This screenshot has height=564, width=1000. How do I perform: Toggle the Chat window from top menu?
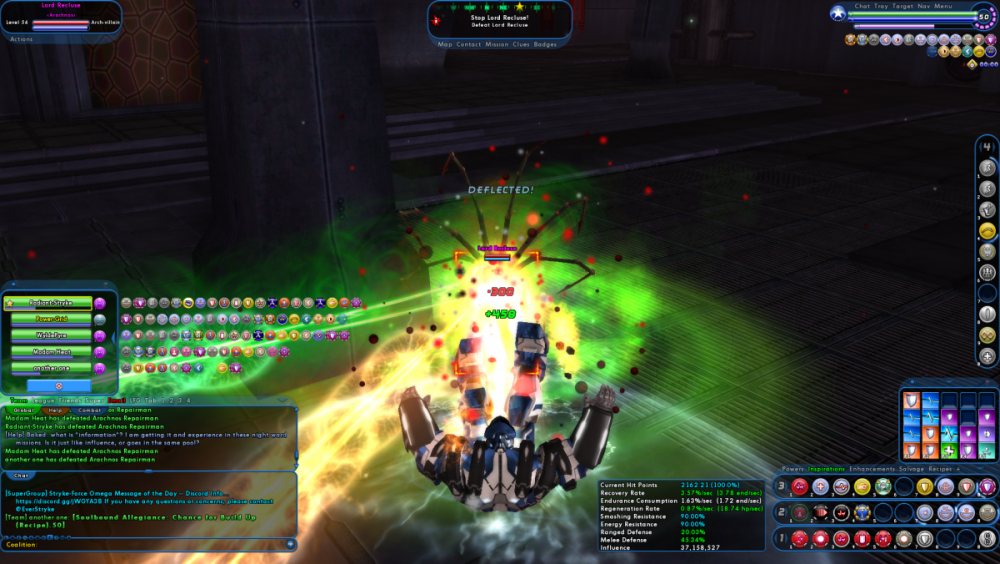[x=863, y=6]
